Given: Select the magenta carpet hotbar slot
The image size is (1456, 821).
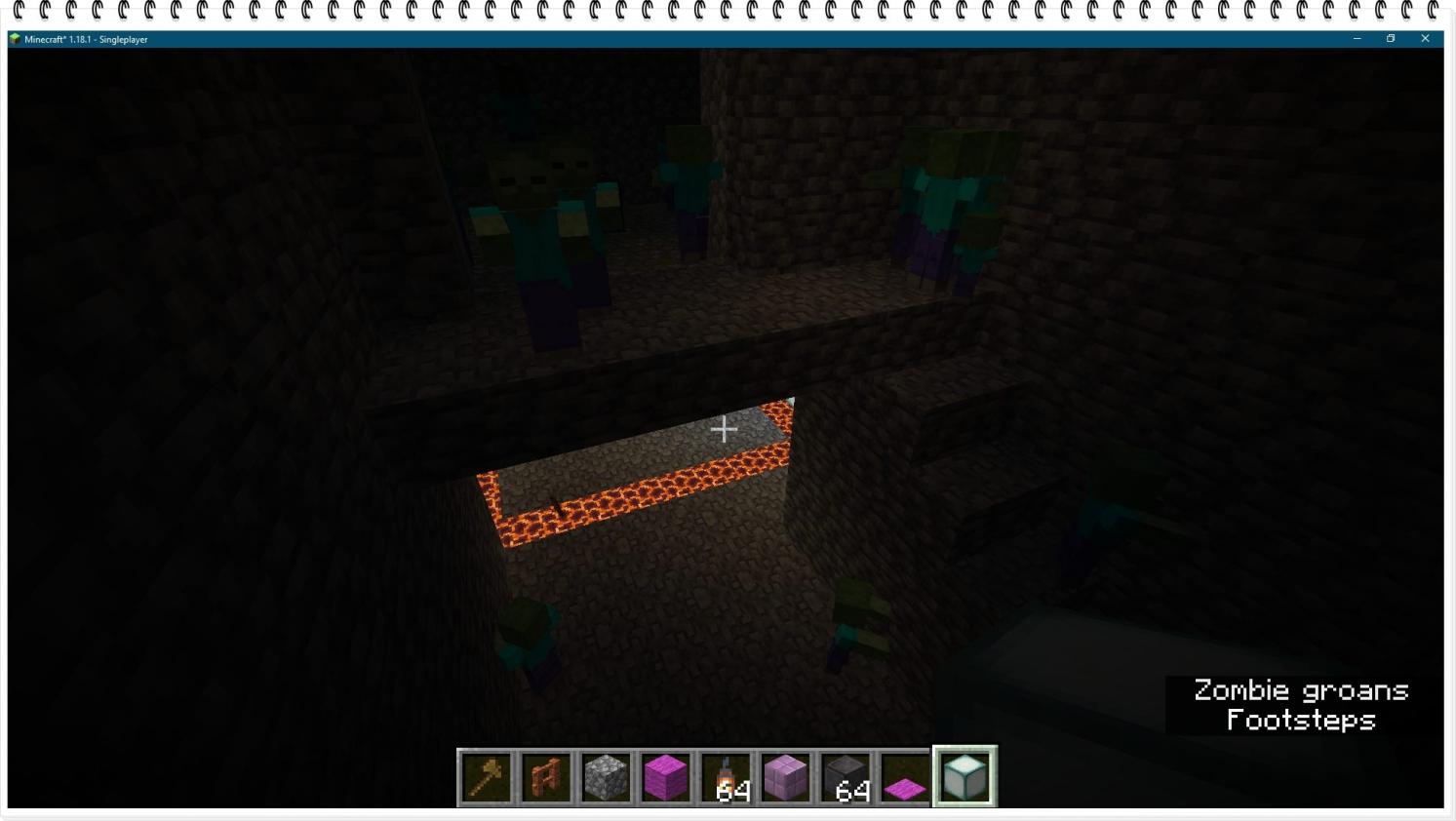Looking at the screenshot, I should (x=905, y=777).
